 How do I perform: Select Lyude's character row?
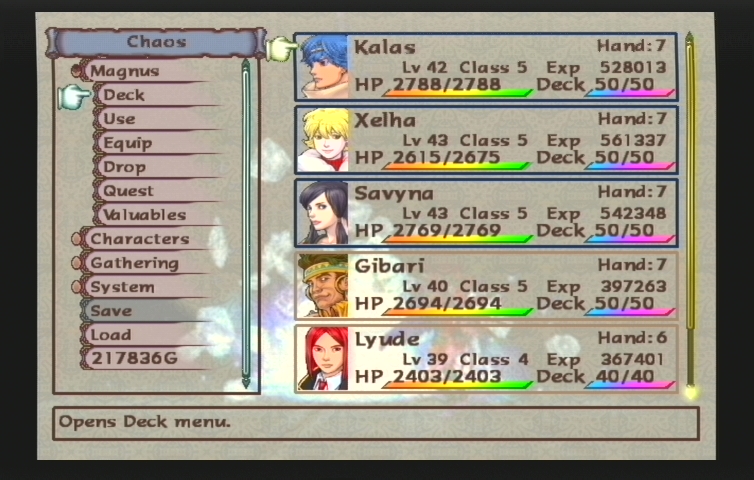coord(486,358)
